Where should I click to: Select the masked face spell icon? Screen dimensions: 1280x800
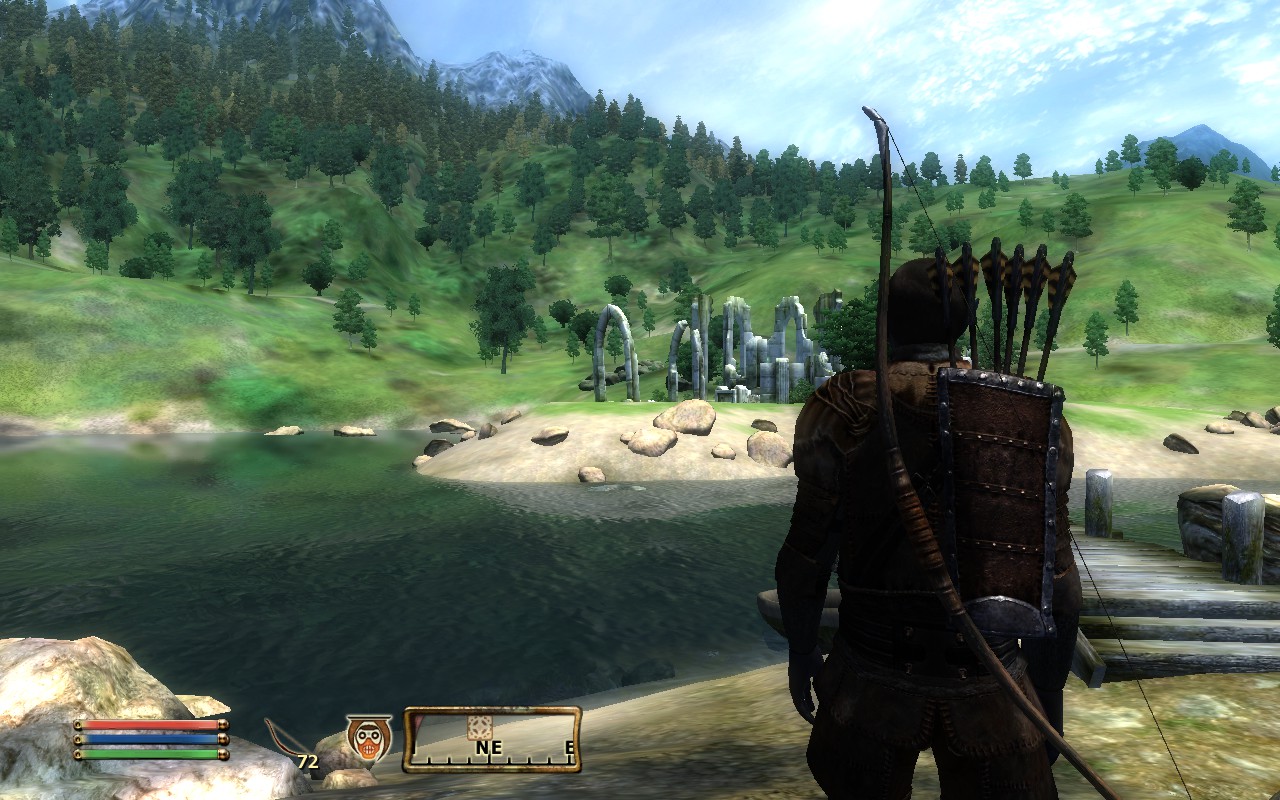click(x=368, y=738)
